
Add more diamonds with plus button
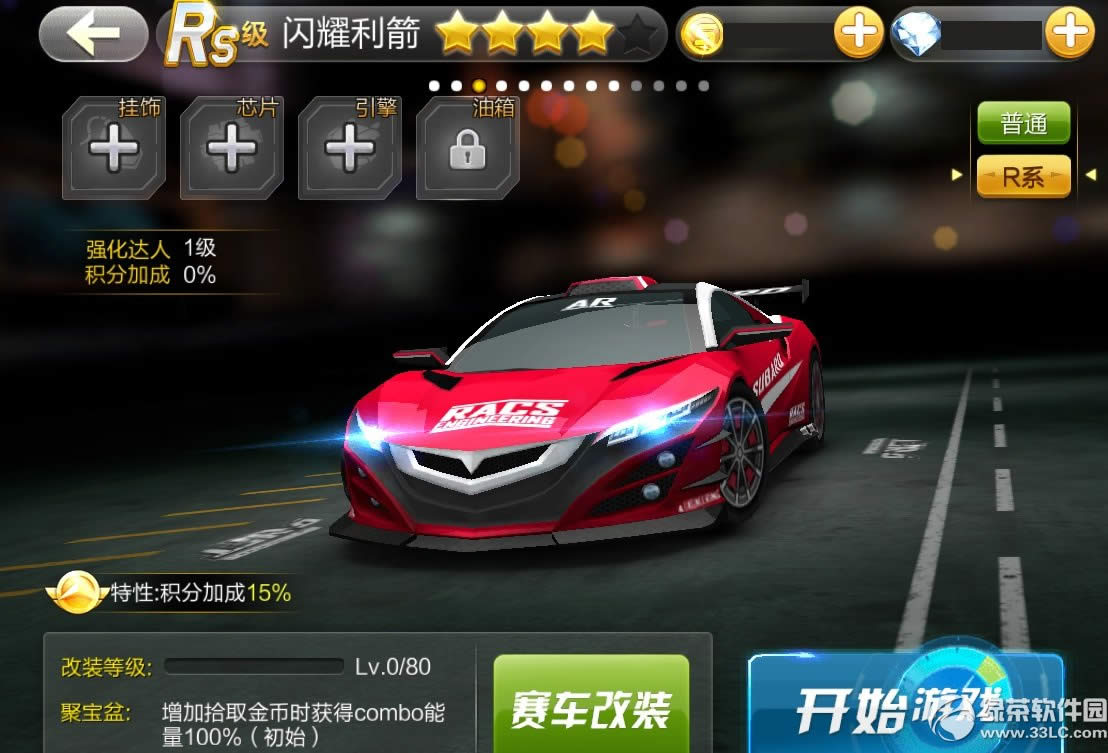(x=1069, y=34)
